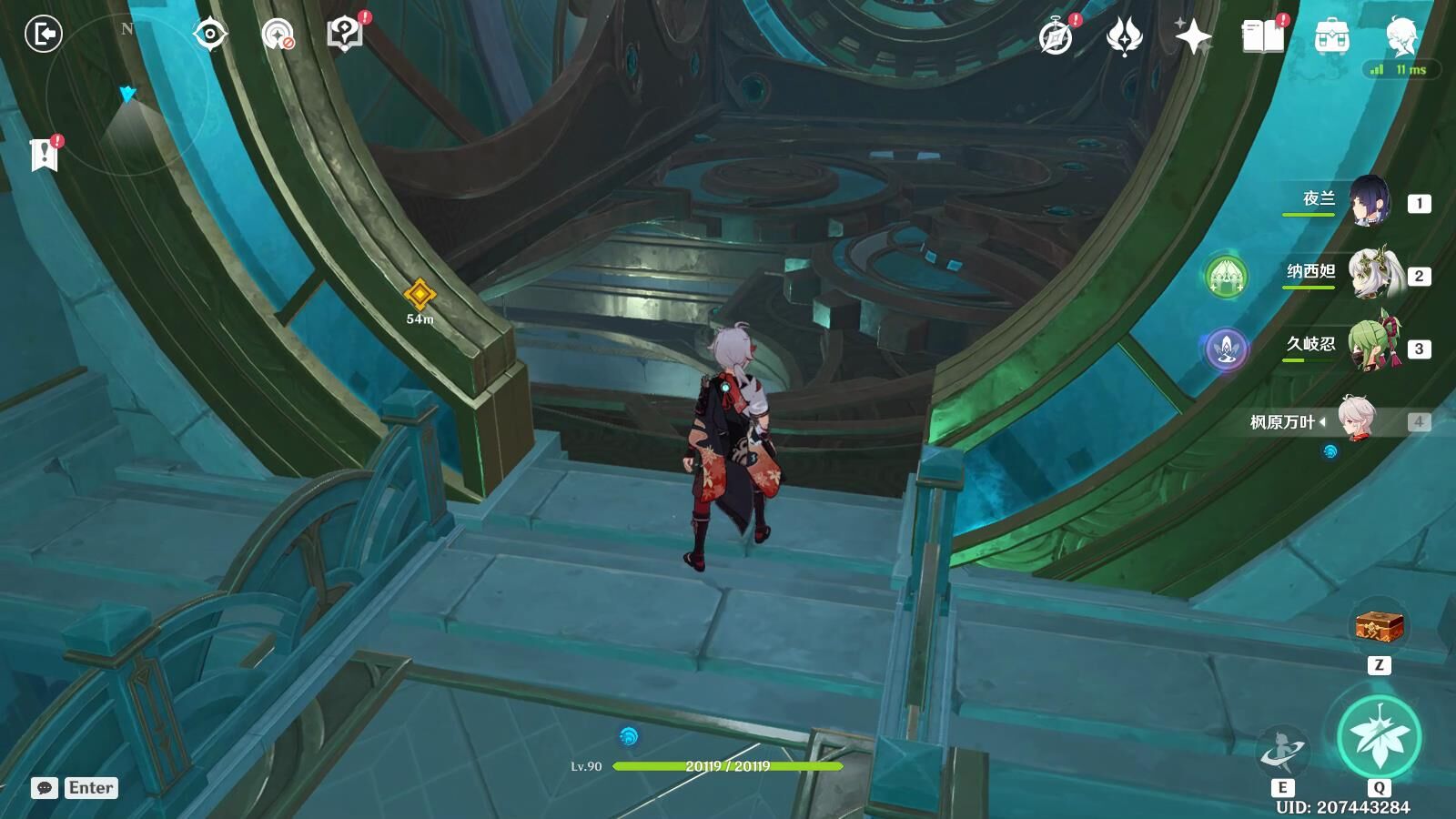This screenshot has width=1456, height=819.
Task: Open the quest log exclamation banner icon
Action: [x=44, y=155]
